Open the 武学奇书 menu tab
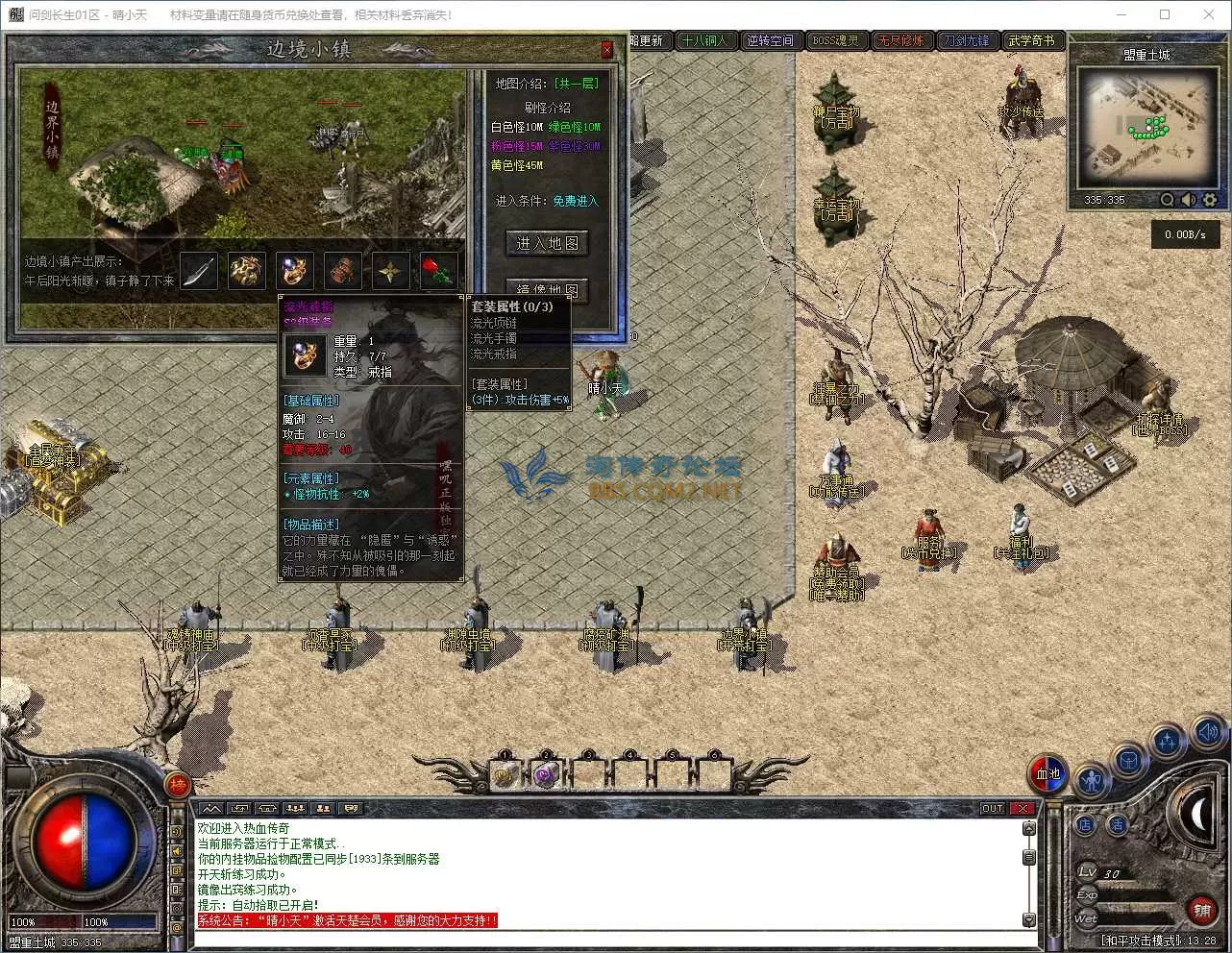1232x953 pixels. 1031,40
